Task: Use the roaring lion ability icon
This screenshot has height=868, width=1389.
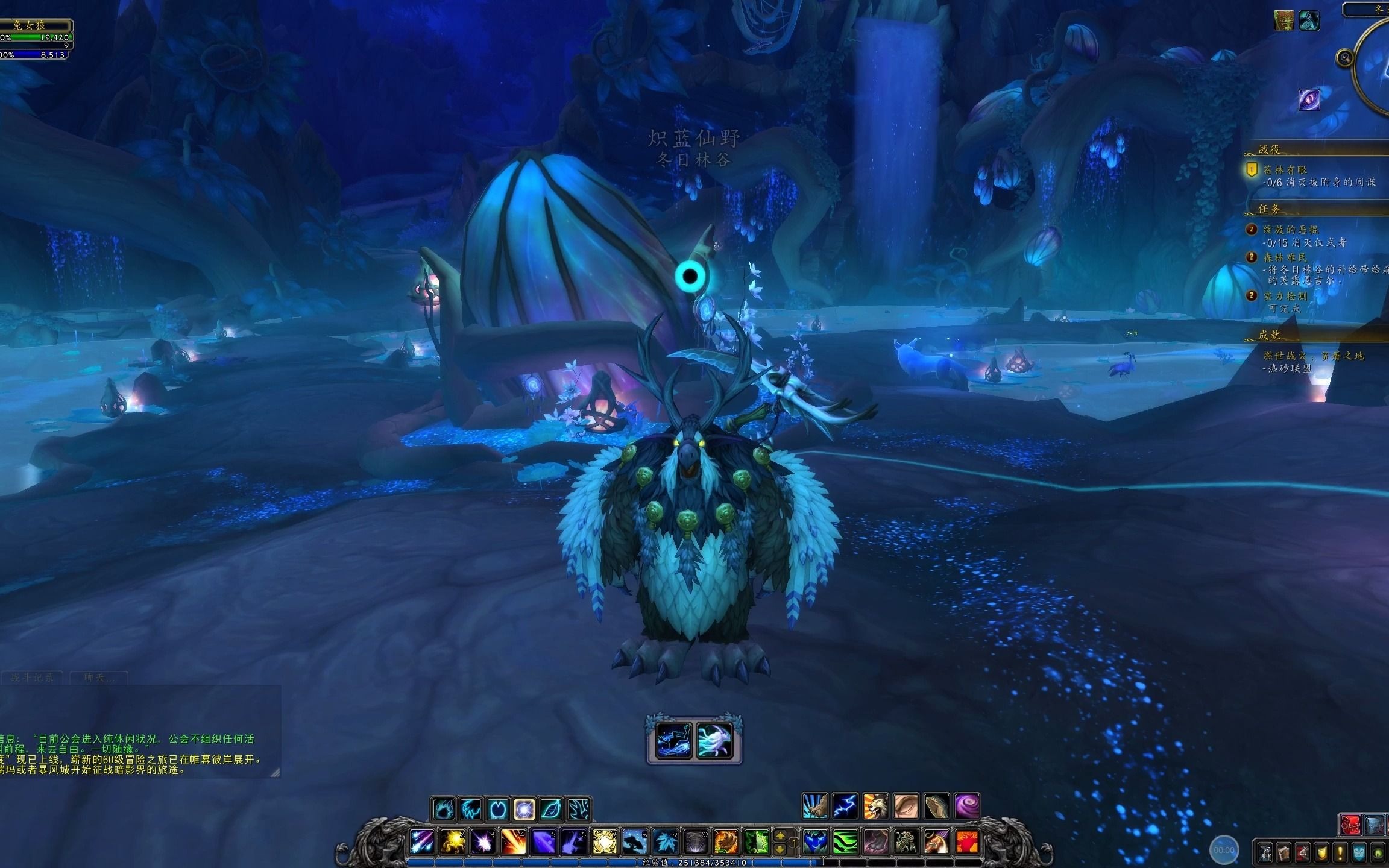Action: (875, 807)
